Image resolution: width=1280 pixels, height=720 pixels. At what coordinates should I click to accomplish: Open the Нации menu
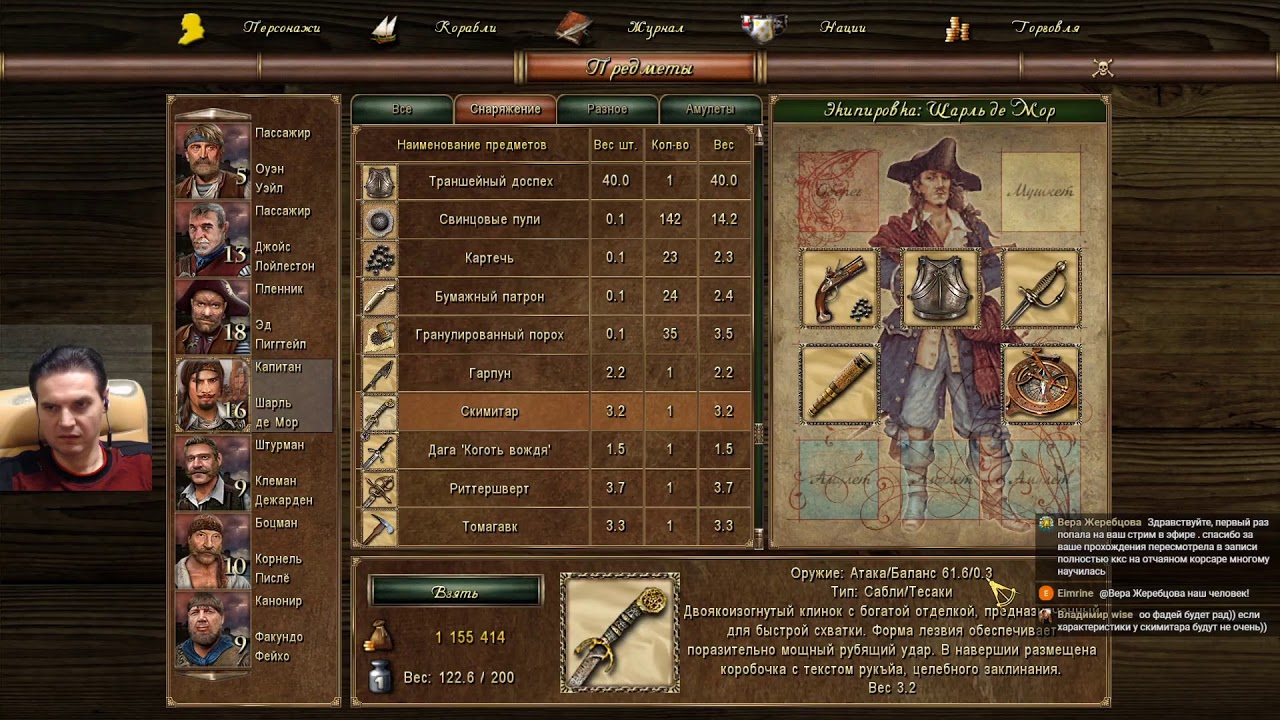click(842, 28)
